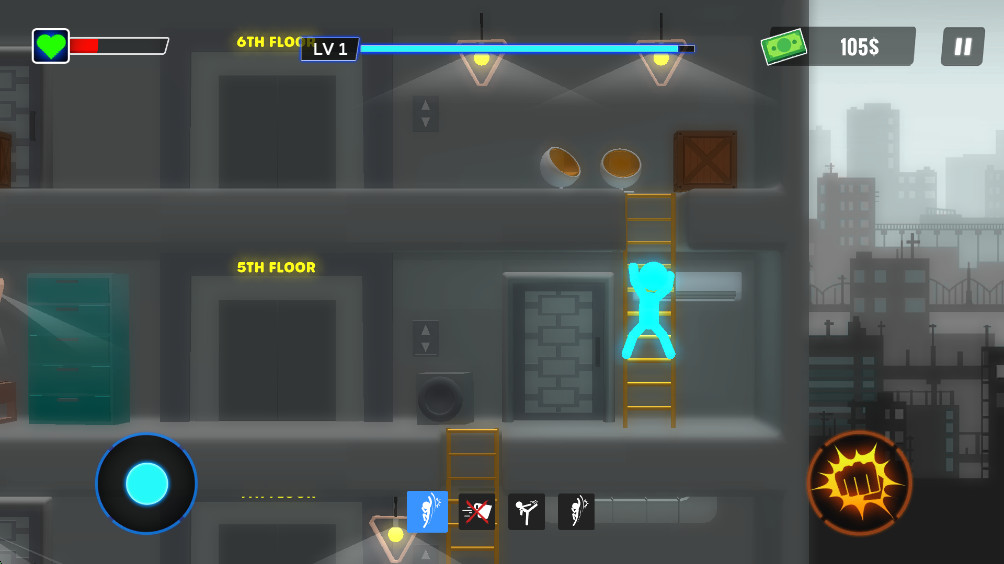Screen dimensions: 1004x564
Task: Tap the cyan virtual joystick
Action: coord(147,483)
